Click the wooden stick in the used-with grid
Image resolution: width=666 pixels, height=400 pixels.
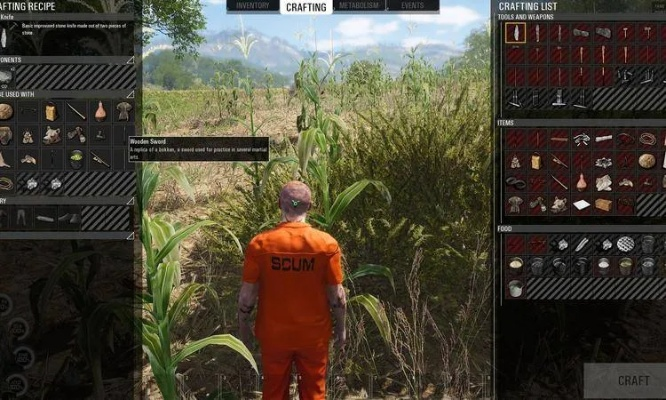(76, 111)
